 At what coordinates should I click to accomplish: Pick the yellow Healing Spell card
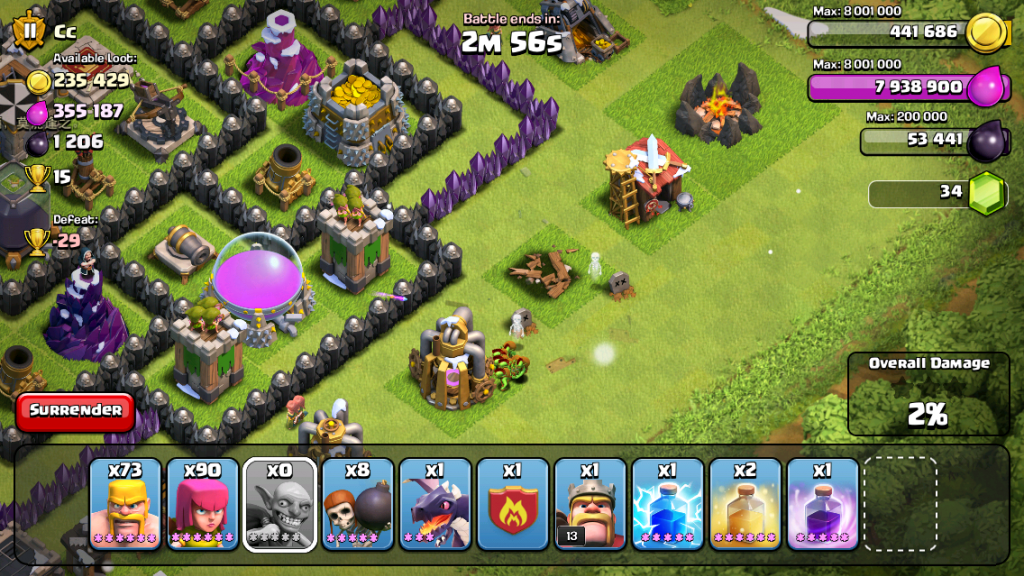[745, 504]
